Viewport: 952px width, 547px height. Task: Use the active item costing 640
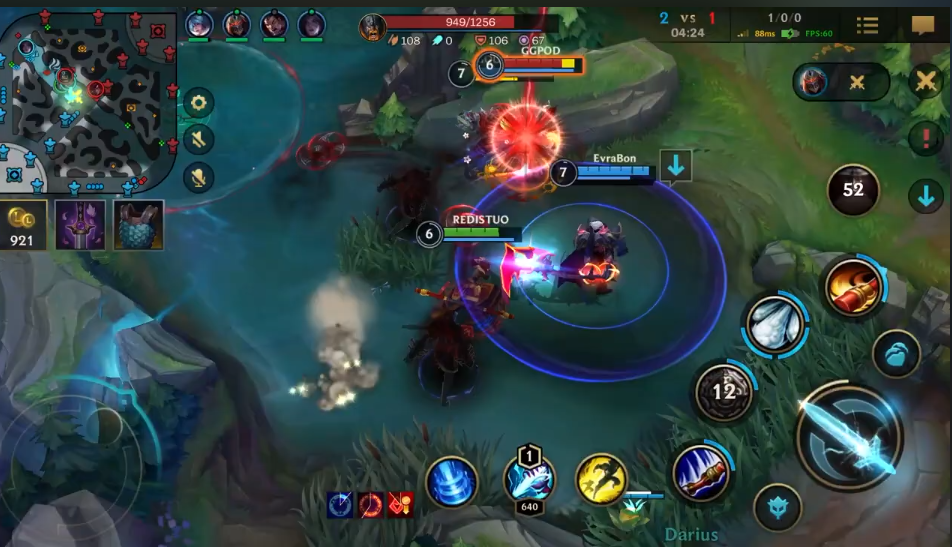tap(529, 478)
